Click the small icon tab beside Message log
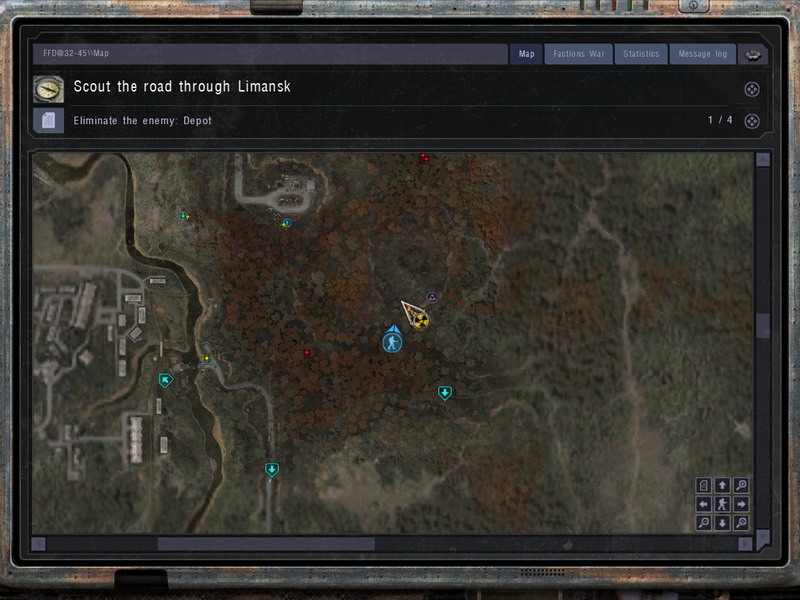This screenshot has height=600, width=800. [752, 55]
